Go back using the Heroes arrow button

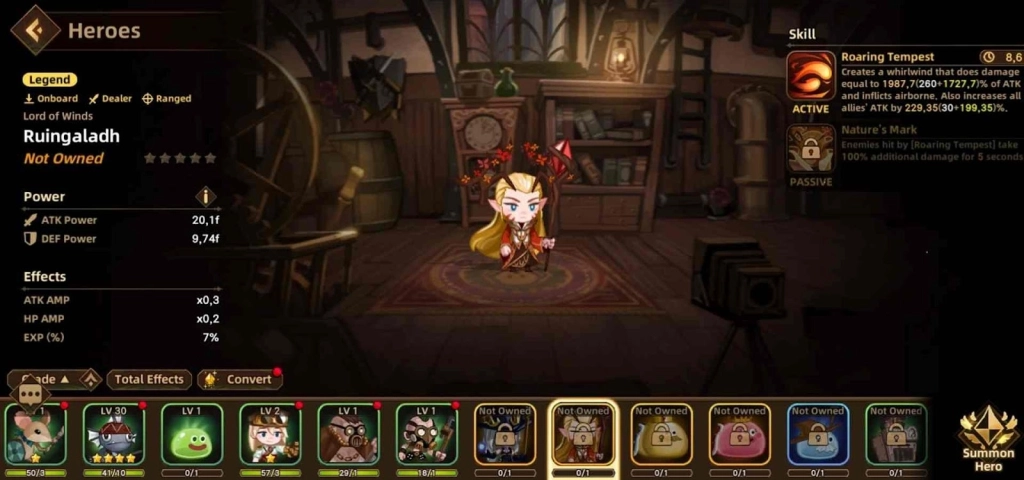point(33,29)
